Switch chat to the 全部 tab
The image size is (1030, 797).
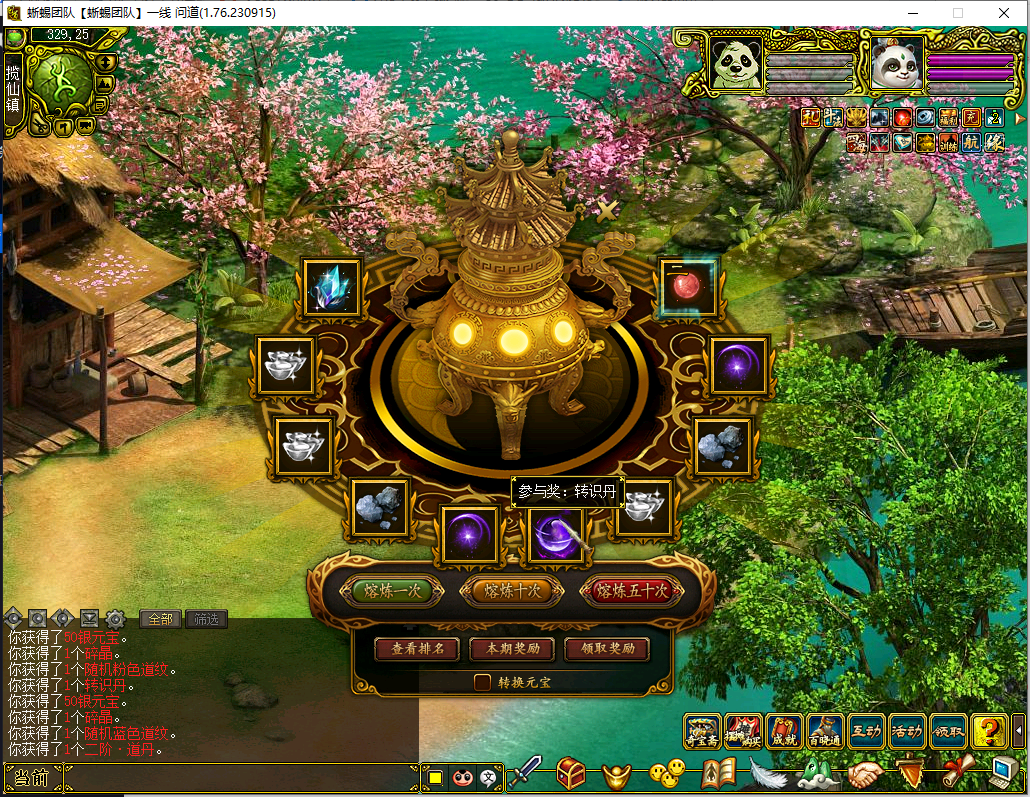pos(160,619)
